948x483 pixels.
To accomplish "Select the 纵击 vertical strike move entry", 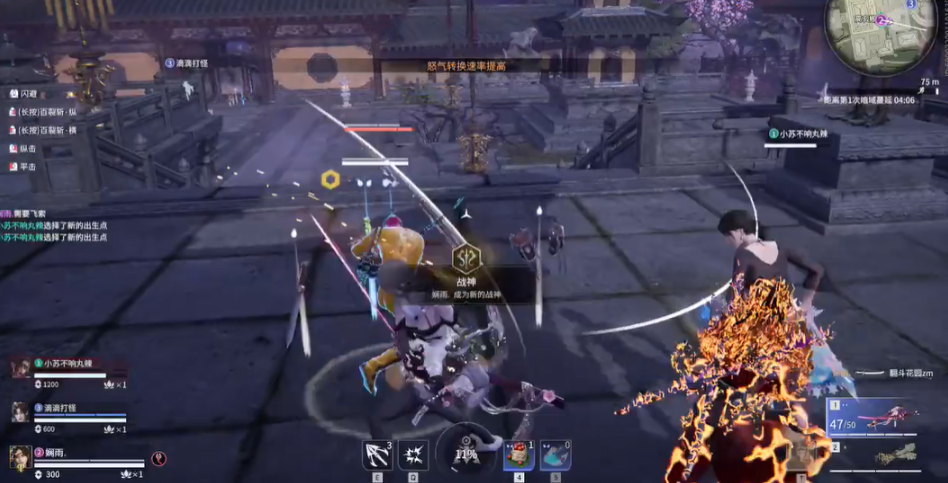I will click(x=26, y=148).
